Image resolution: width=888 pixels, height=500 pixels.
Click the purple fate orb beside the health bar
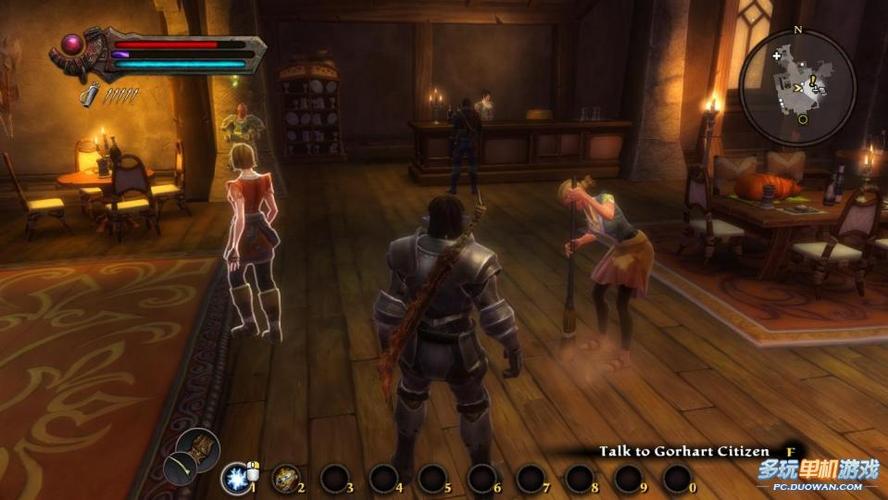tap(73, 44)
